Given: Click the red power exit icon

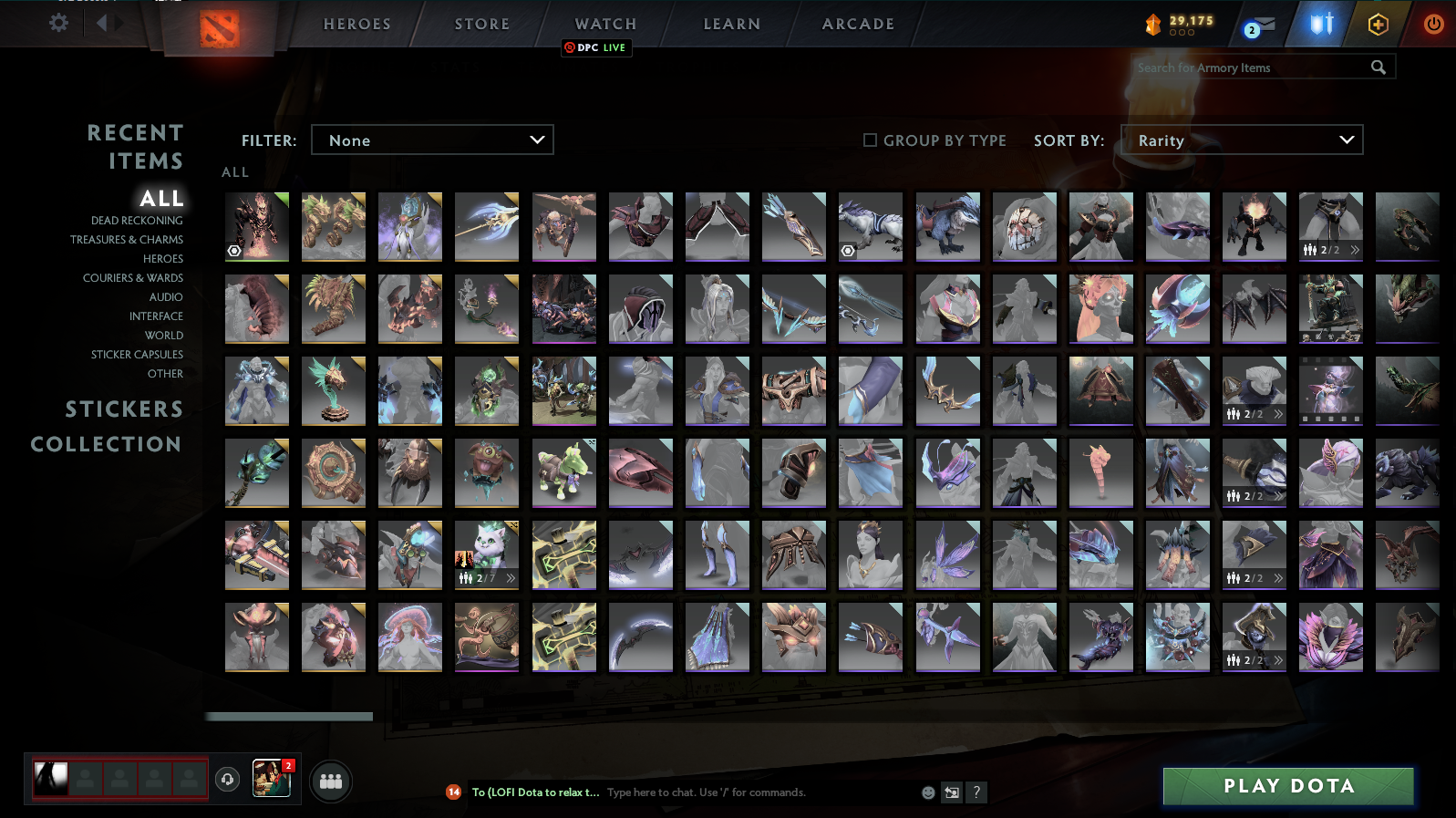Looking at the screenshot, I should (x=1432, y=25).
